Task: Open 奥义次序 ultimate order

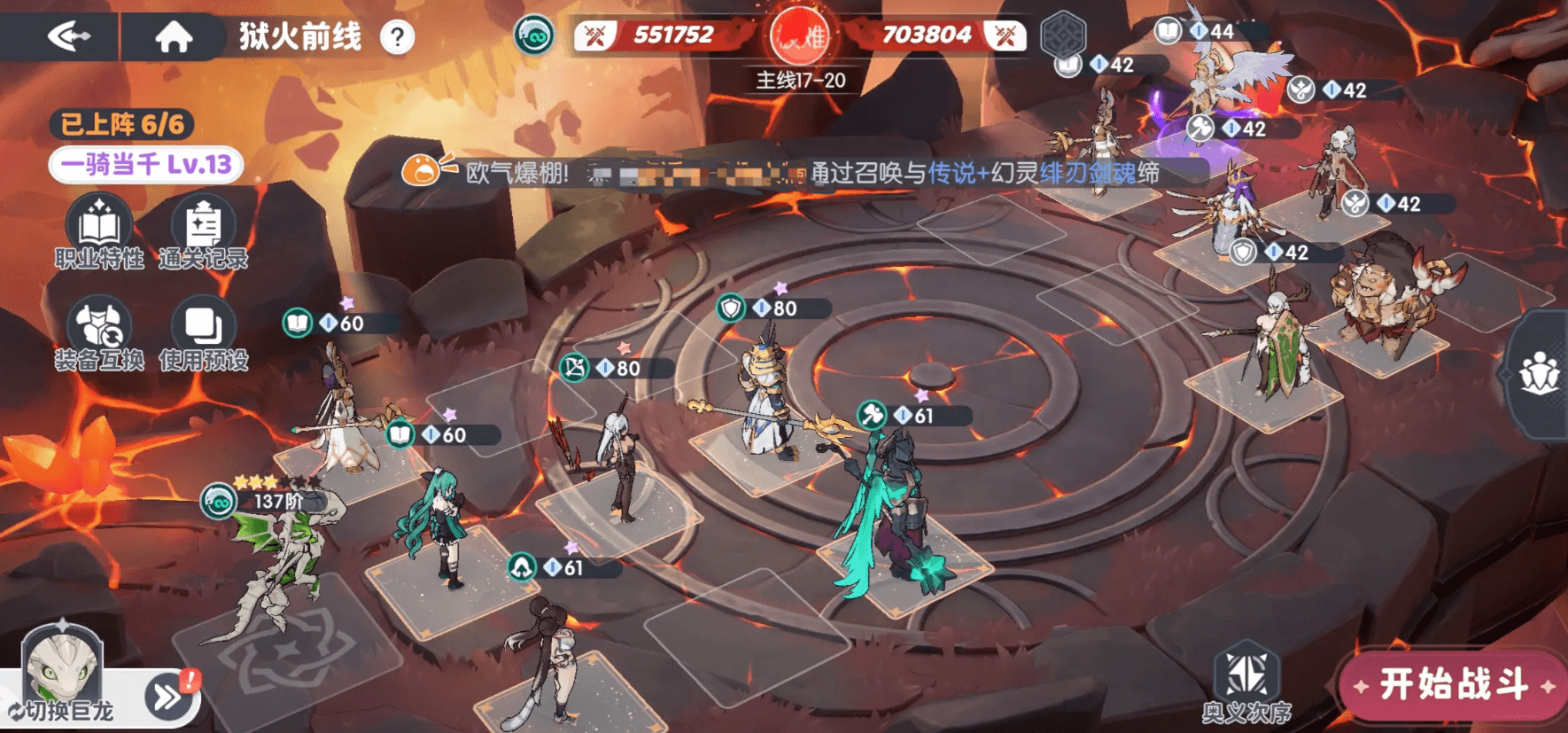Action: coord(1246,684)
